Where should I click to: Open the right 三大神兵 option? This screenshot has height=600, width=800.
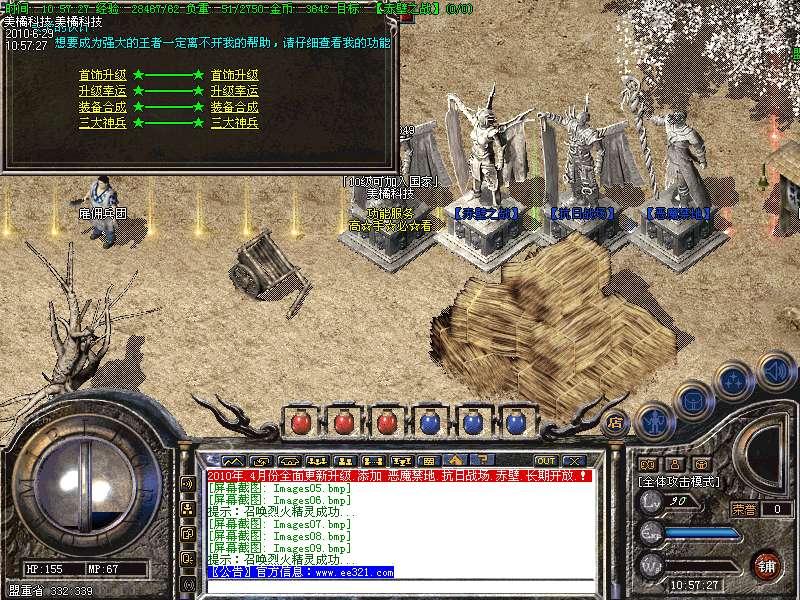click(x=234, y=123)
